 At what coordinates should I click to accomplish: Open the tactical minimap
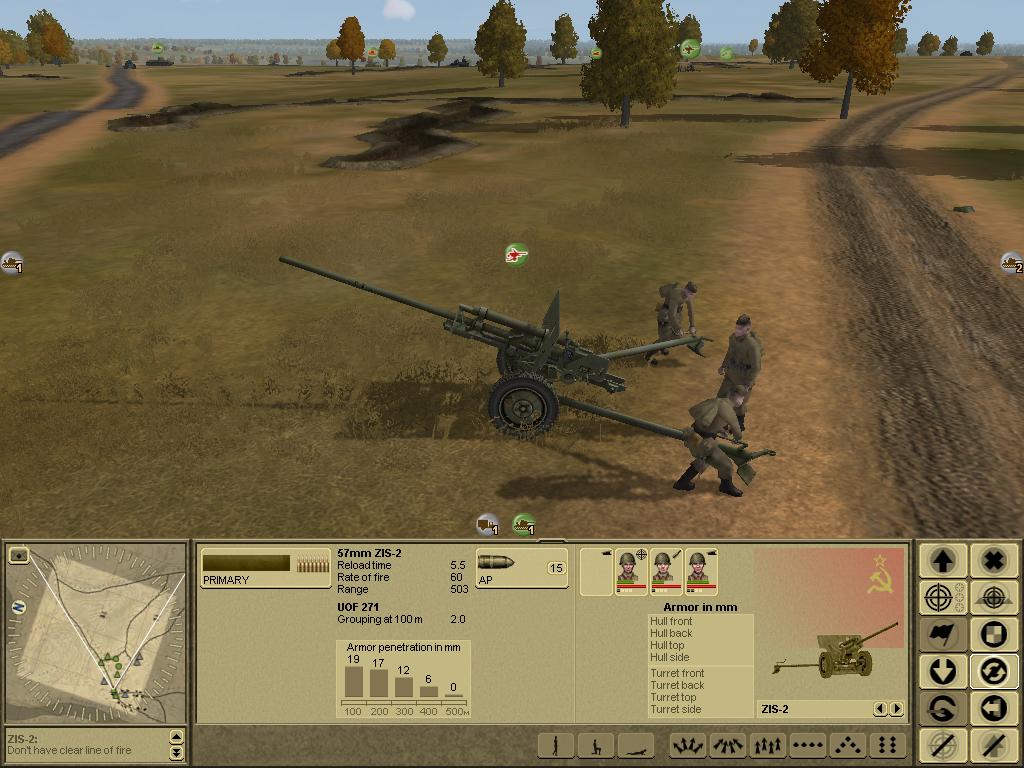95,632
